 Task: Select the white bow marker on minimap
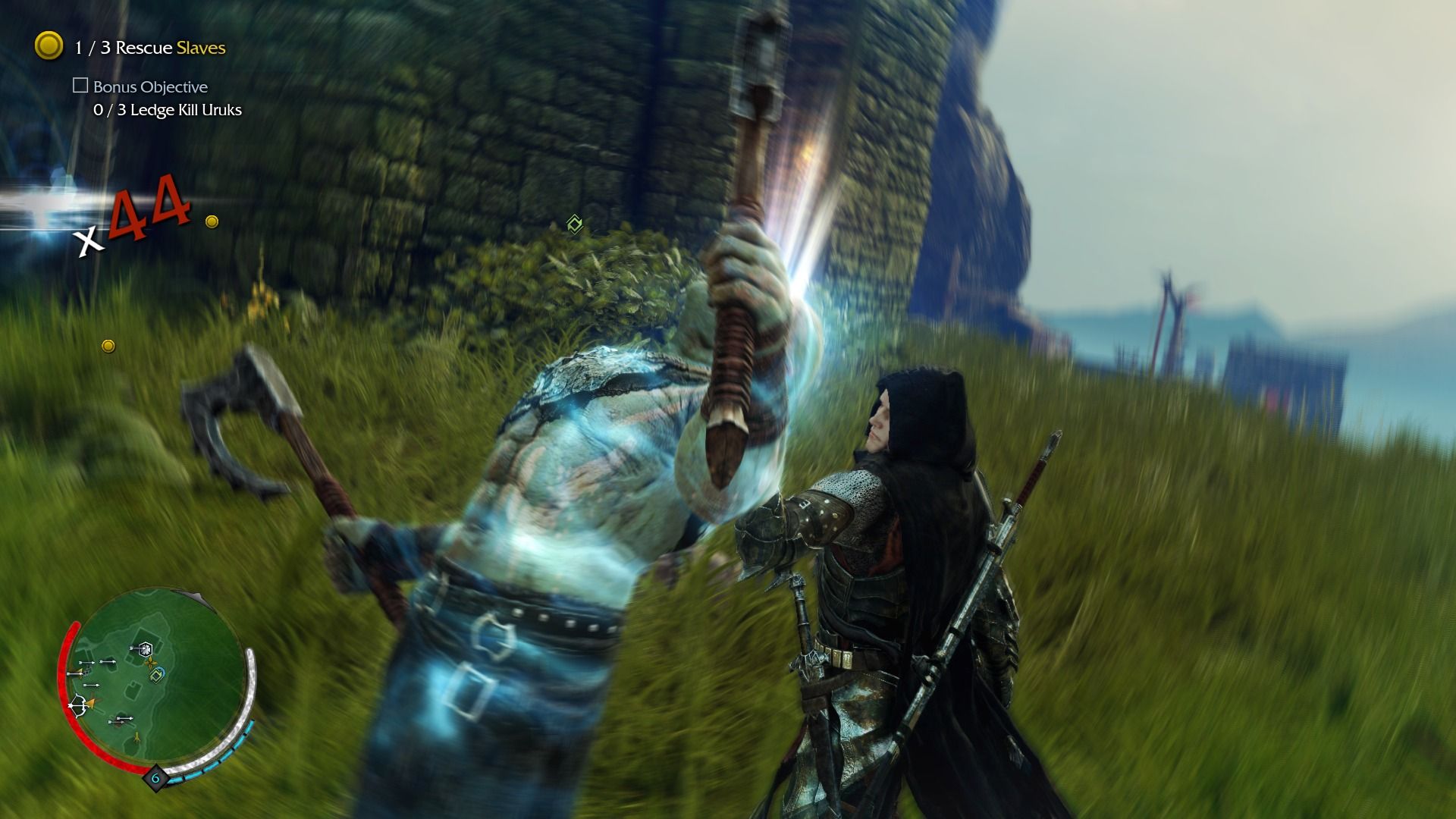[77, 706]
